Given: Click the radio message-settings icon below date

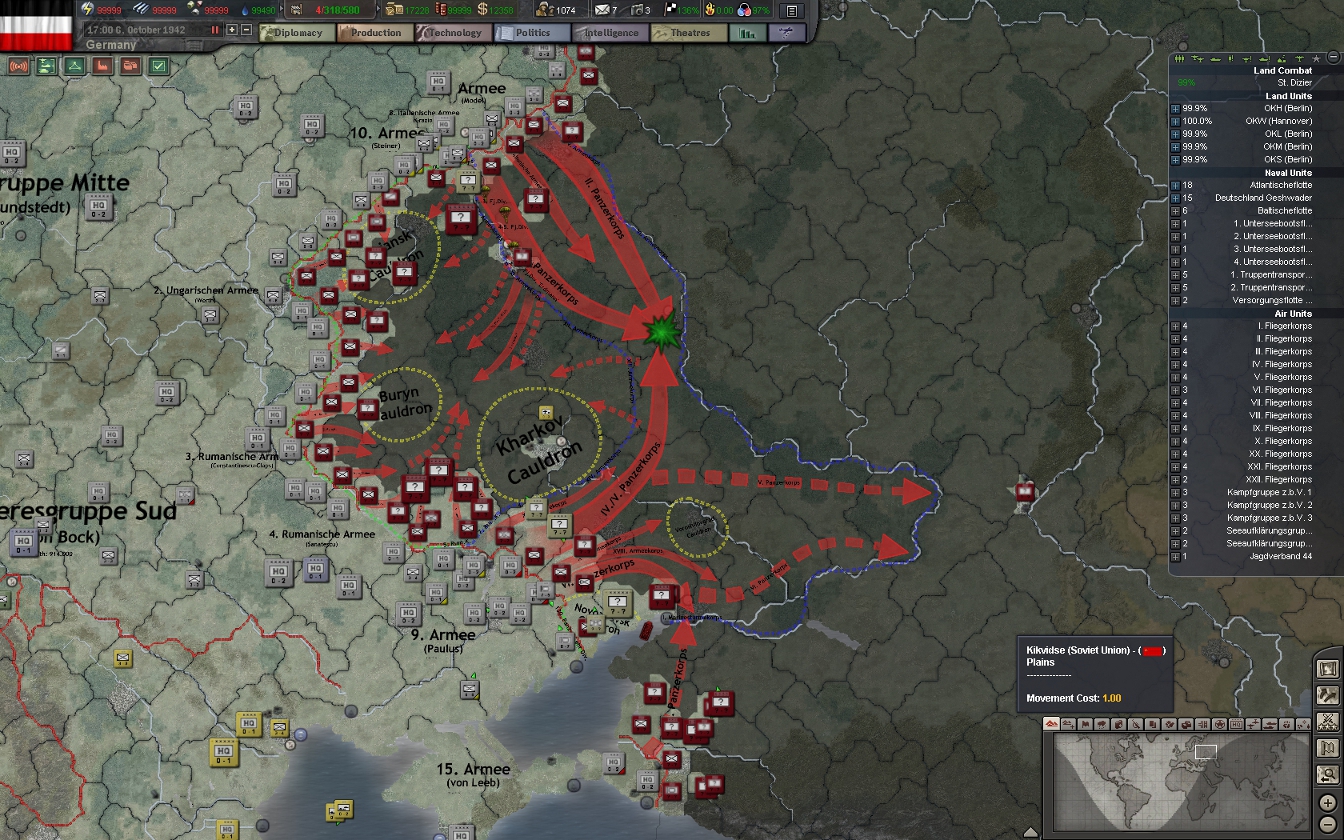Looking at the screenshot, I should pos(17,66).
